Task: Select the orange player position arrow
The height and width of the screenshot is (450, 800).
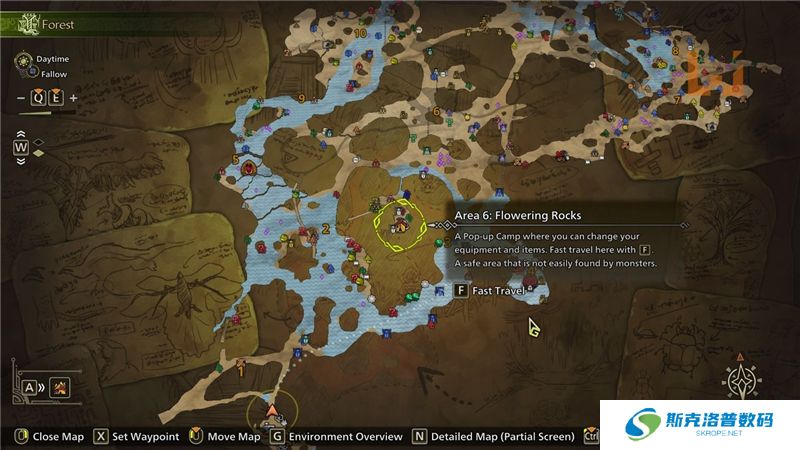Action: [271, 410]
